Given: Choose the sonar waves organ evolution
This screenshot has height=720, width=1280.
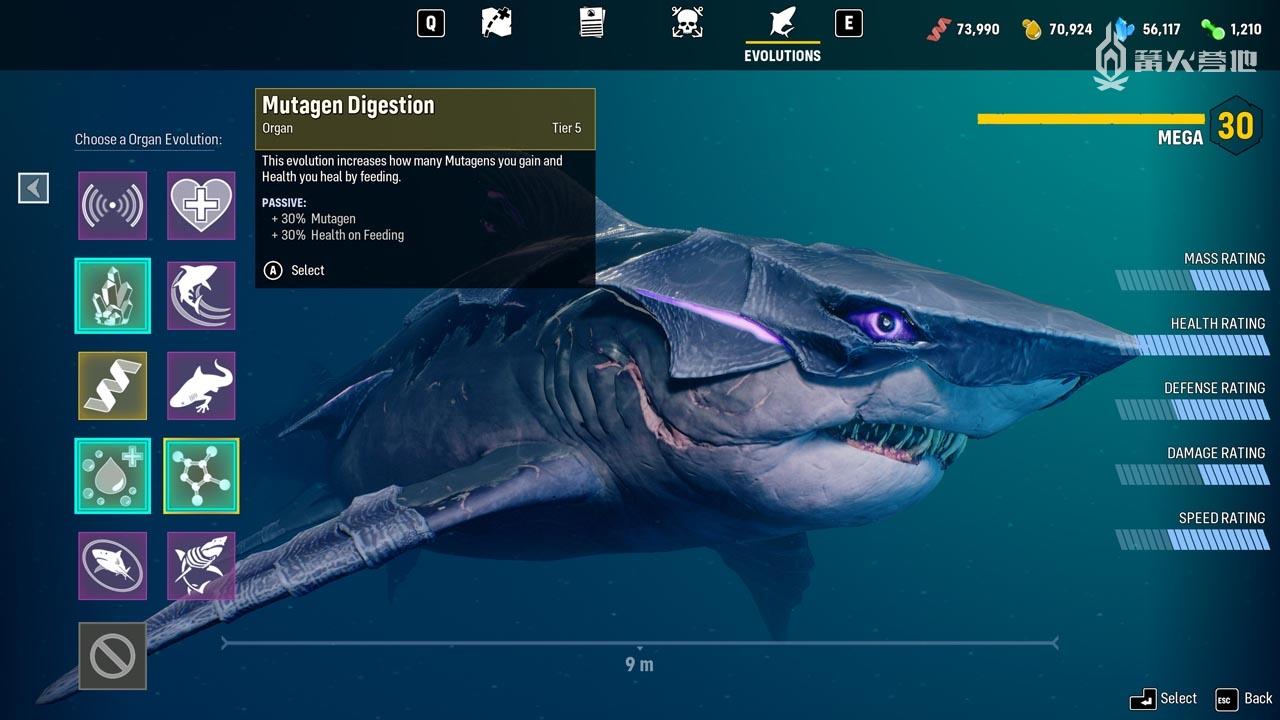Looking at the screenshot, I should click(x=113, y=206).
